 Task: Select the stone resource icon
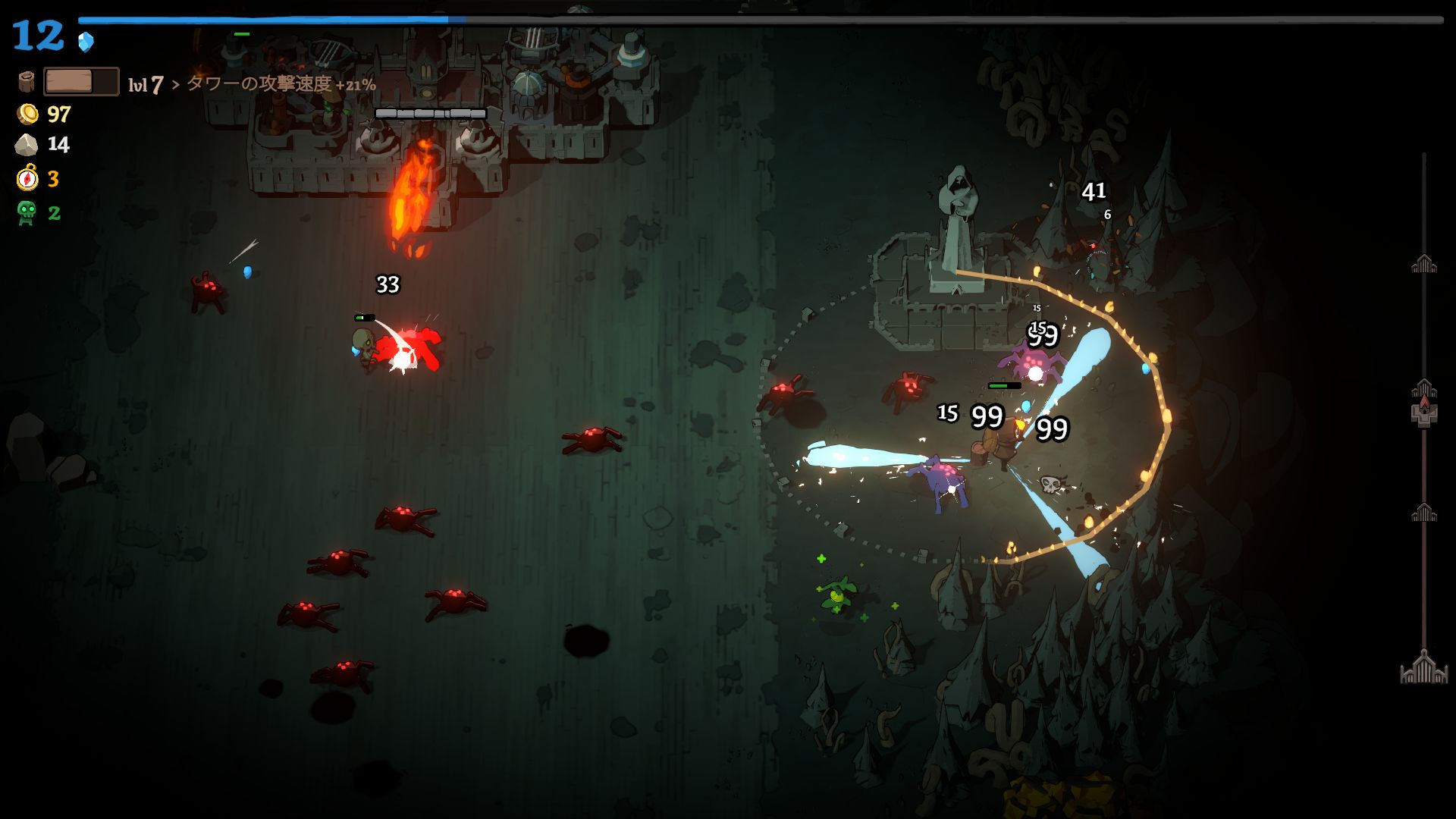pos(27,145)
